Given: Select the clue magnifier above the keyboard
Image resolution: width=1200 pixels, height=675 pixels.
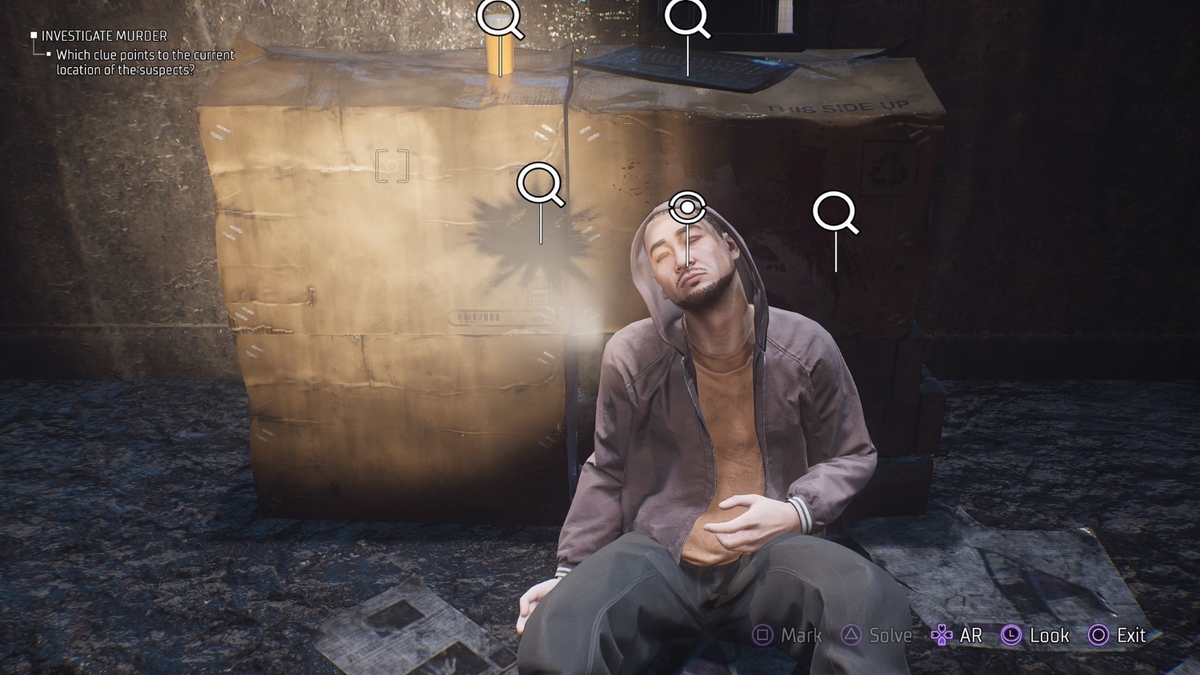Looking at the screenshot, I should pos(686,16).
